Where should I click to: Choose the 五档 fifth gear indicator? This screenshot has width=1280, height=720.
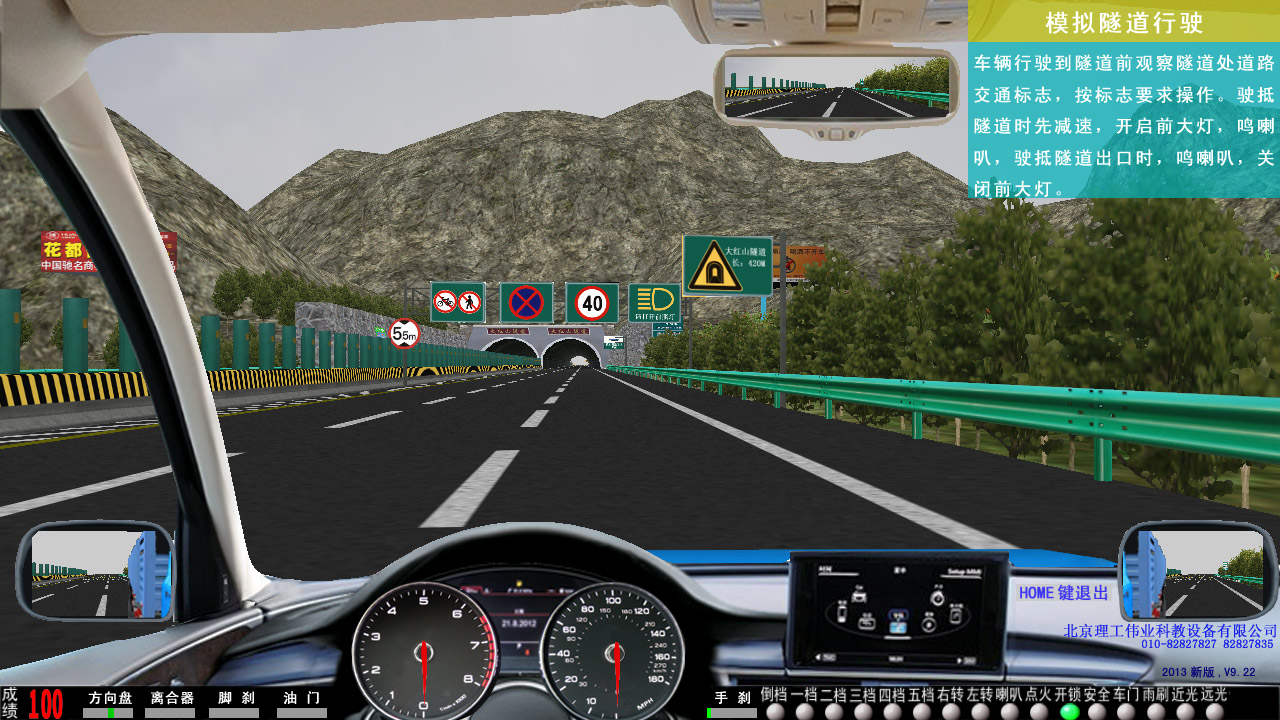(x=922, y=711)
